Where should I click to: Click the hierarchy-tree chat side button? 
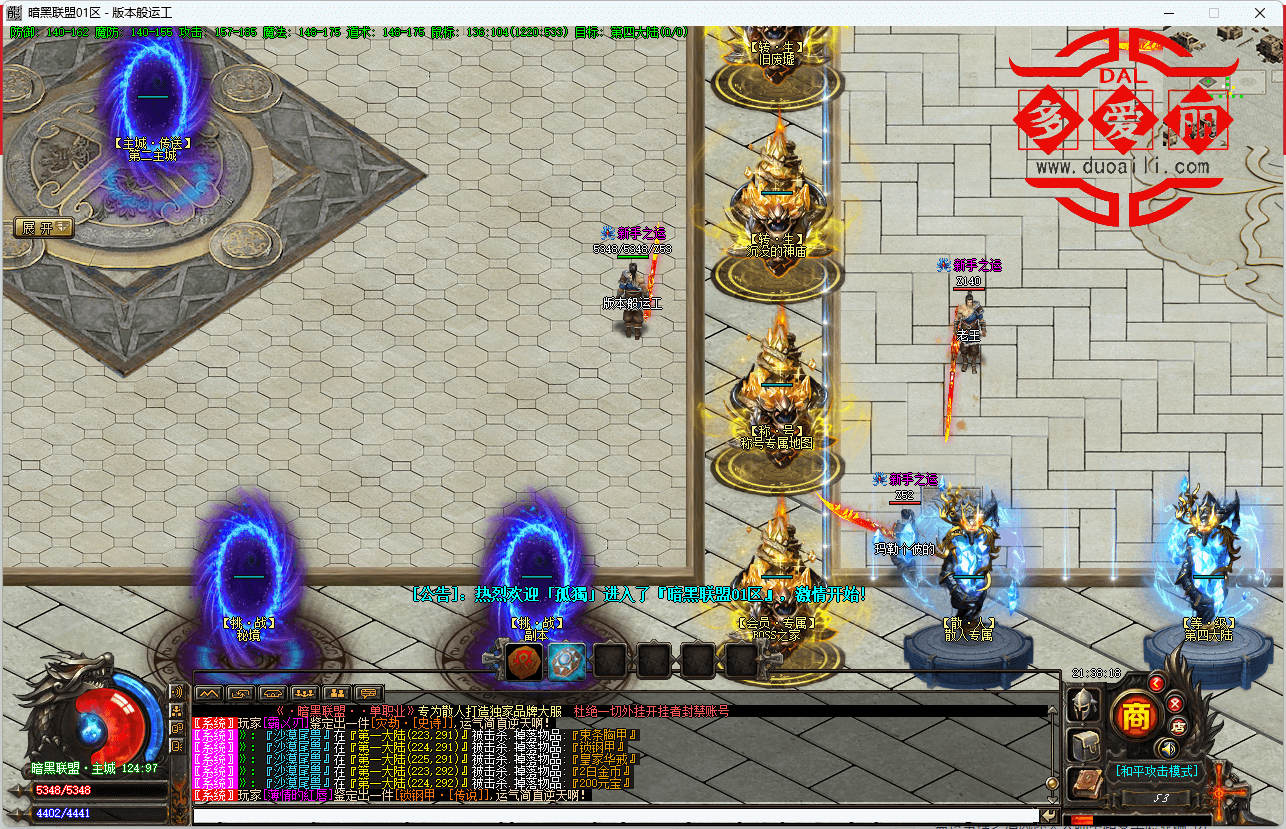click(x=176, y=710)
